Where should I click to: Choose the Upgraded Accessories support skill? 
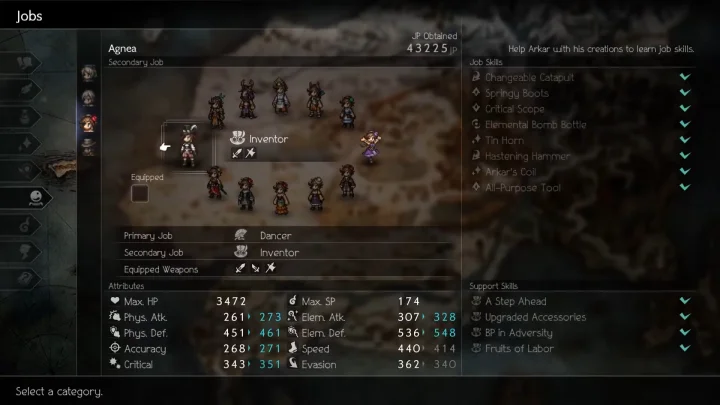pyautogui.click(x=536, y=317)
